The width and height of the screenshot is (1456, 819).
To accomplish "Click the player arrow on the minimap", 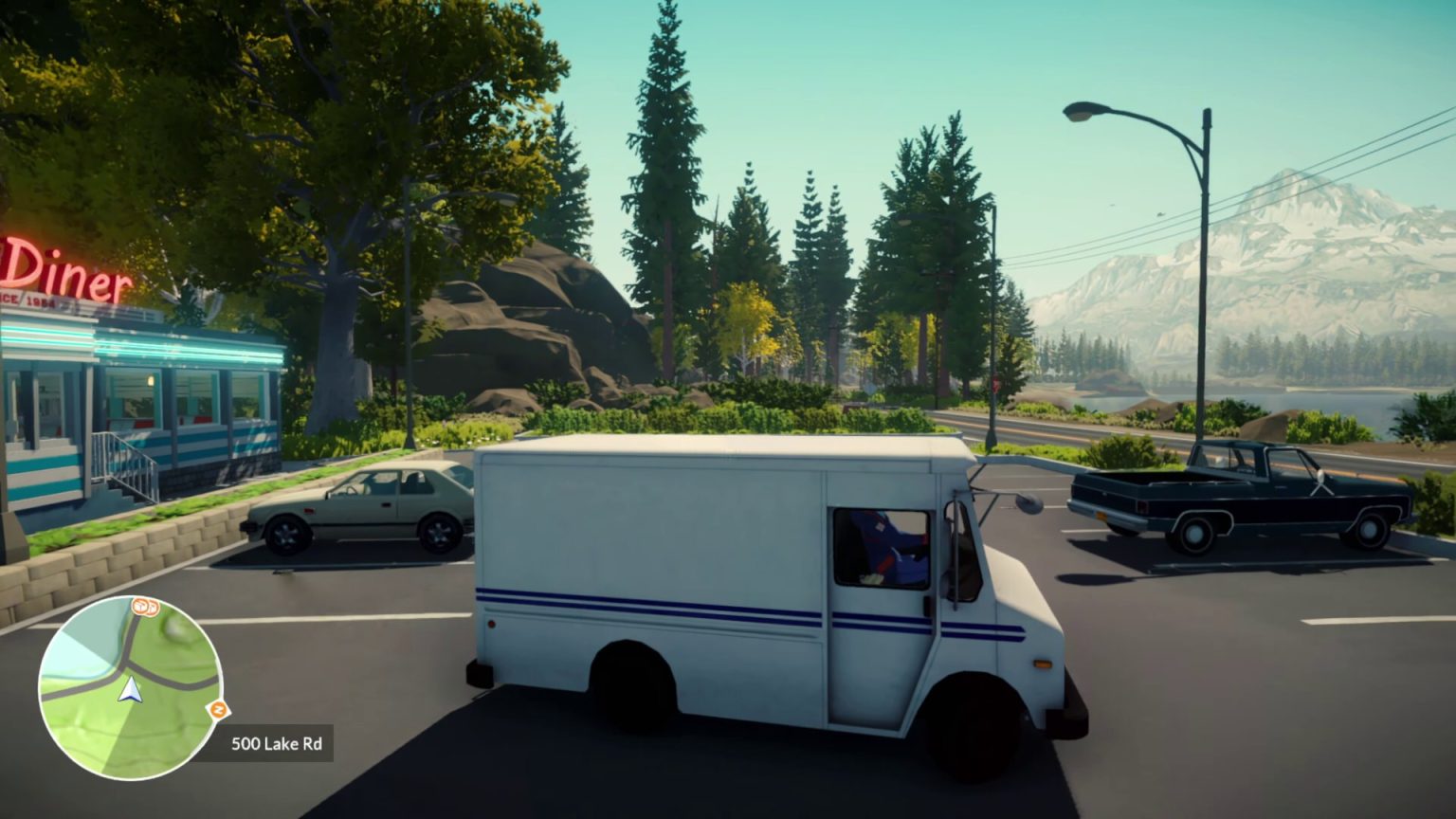I will [130, 688].
